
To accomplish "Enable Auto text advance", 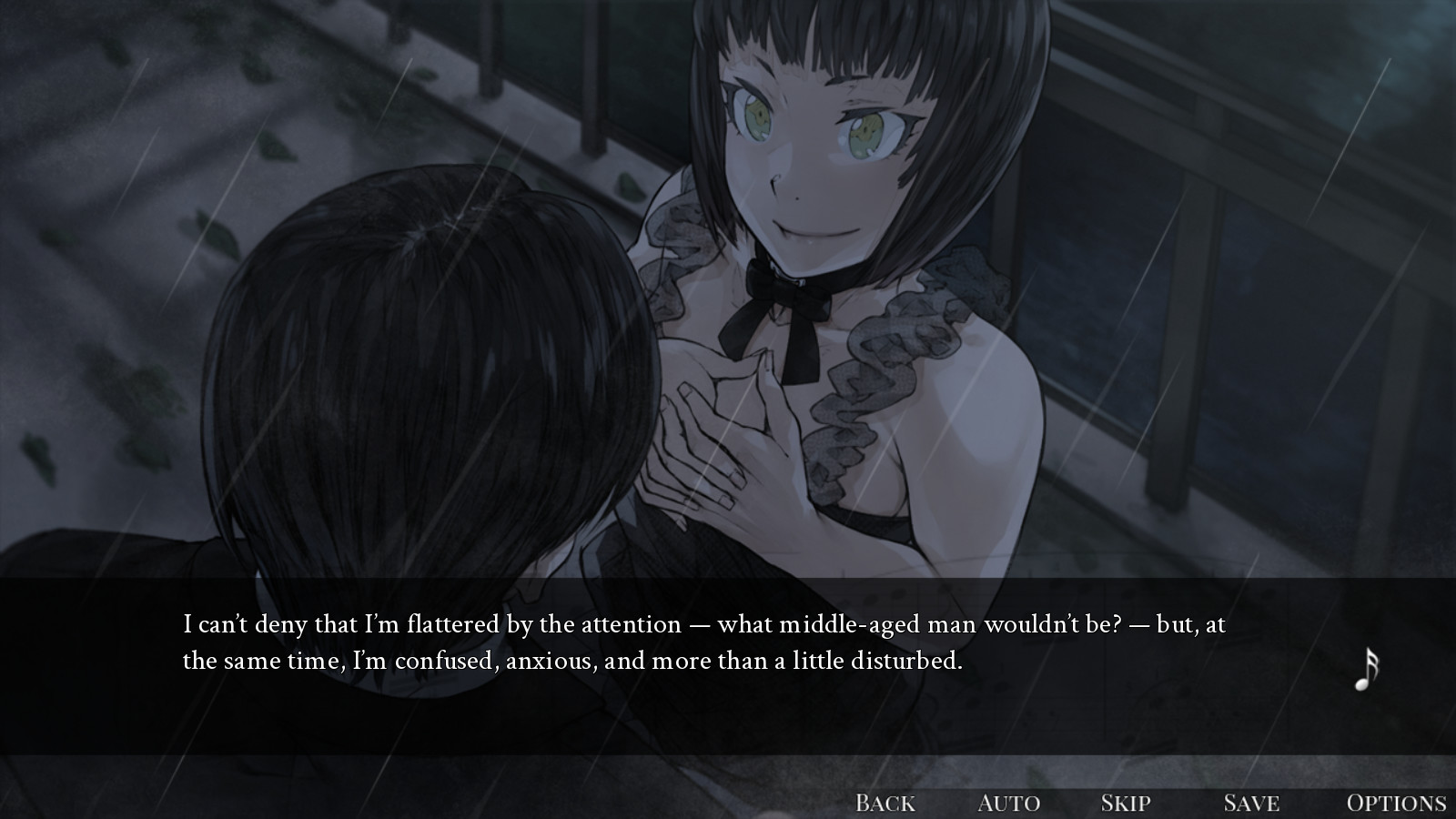I will (x=1008, y=803).
